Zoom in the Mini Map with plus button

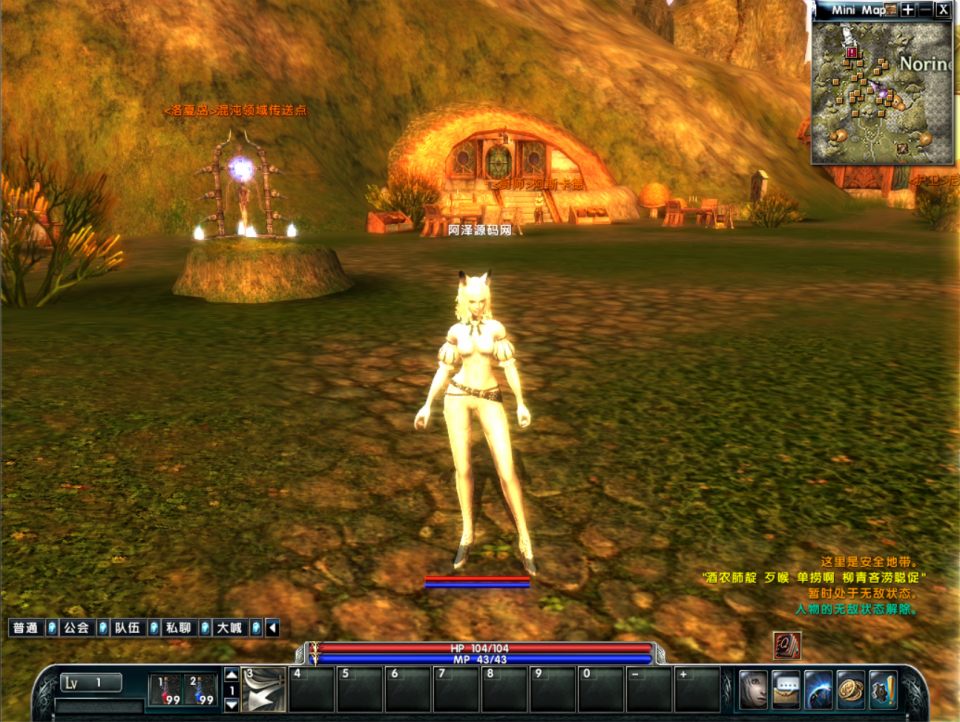pyautogui.click(x=907, y=9)
